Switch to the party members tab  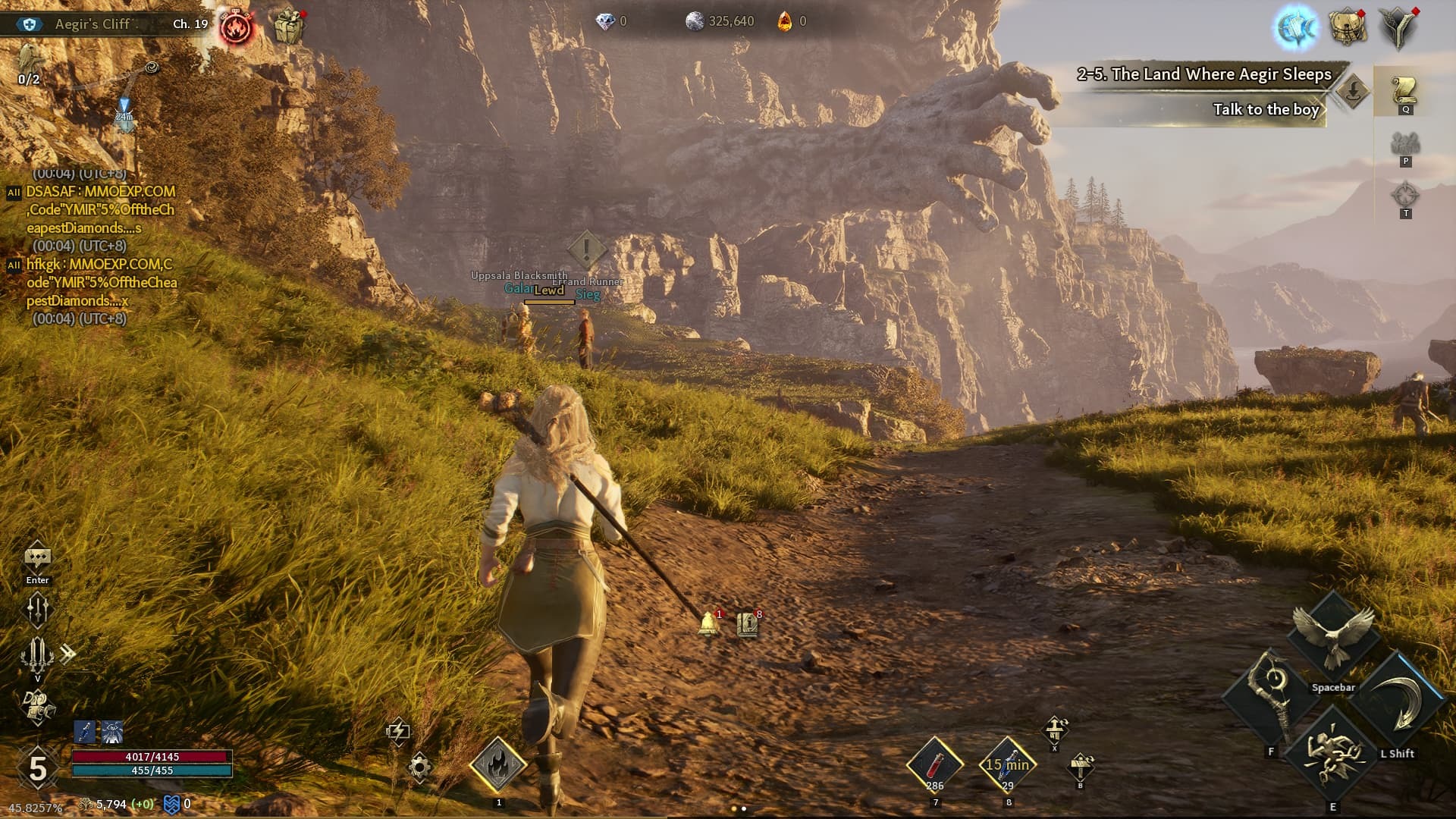click(1404, 144)
